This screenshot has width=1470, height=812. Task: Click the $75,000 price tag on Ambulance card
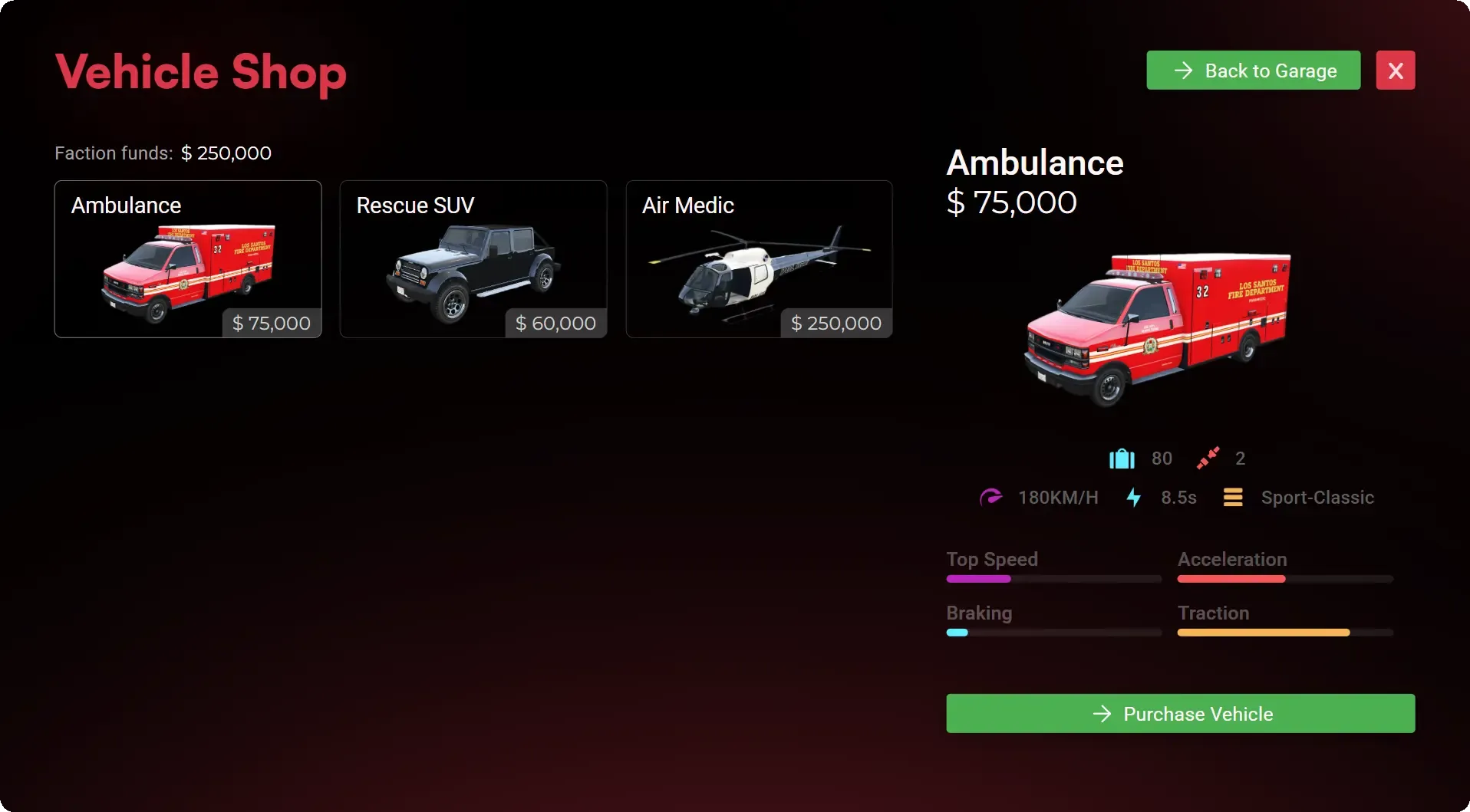[270, 323]
